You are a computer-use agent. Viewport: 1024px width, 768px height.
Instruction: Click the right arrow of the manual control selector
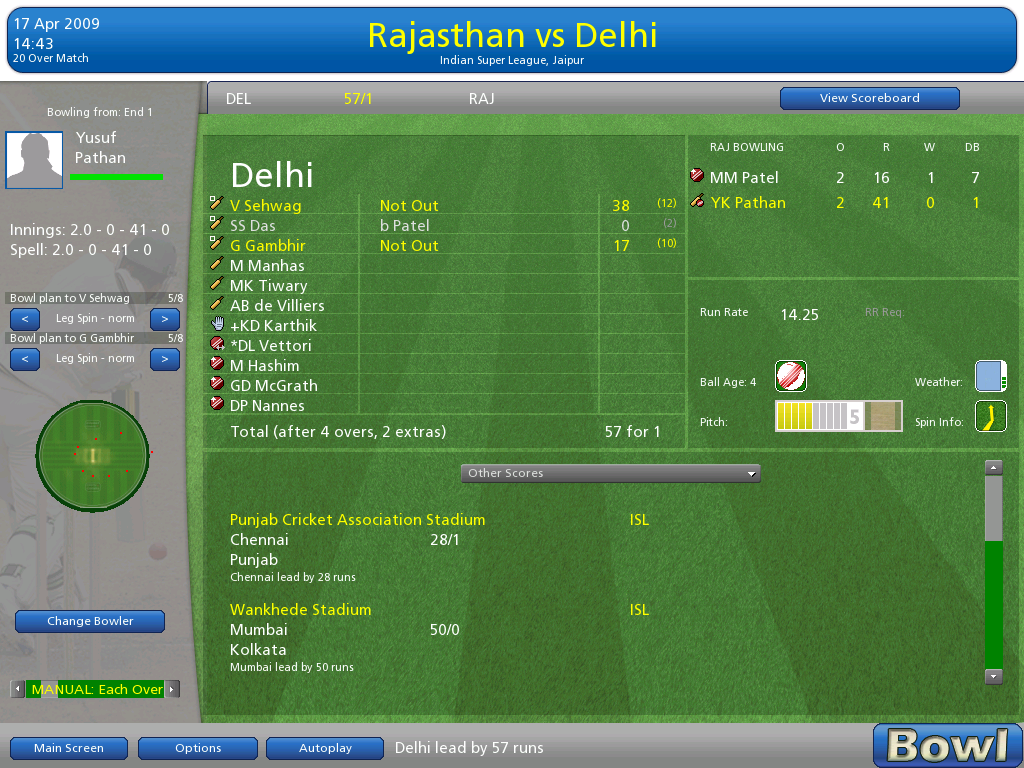click(x=172, y=689)
